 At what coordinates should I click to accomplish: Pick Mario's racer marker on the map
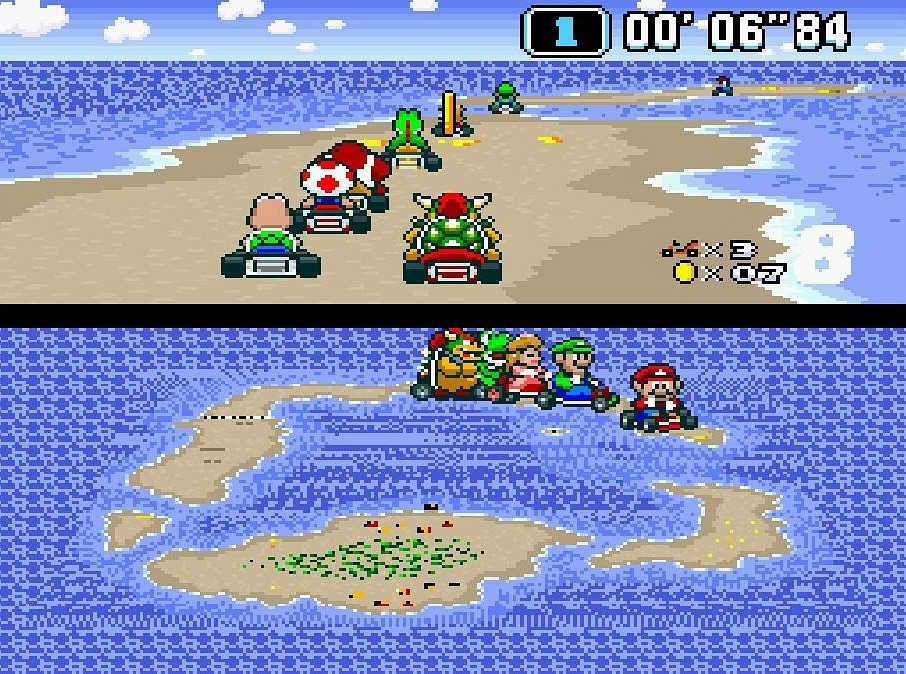point(655,398)
